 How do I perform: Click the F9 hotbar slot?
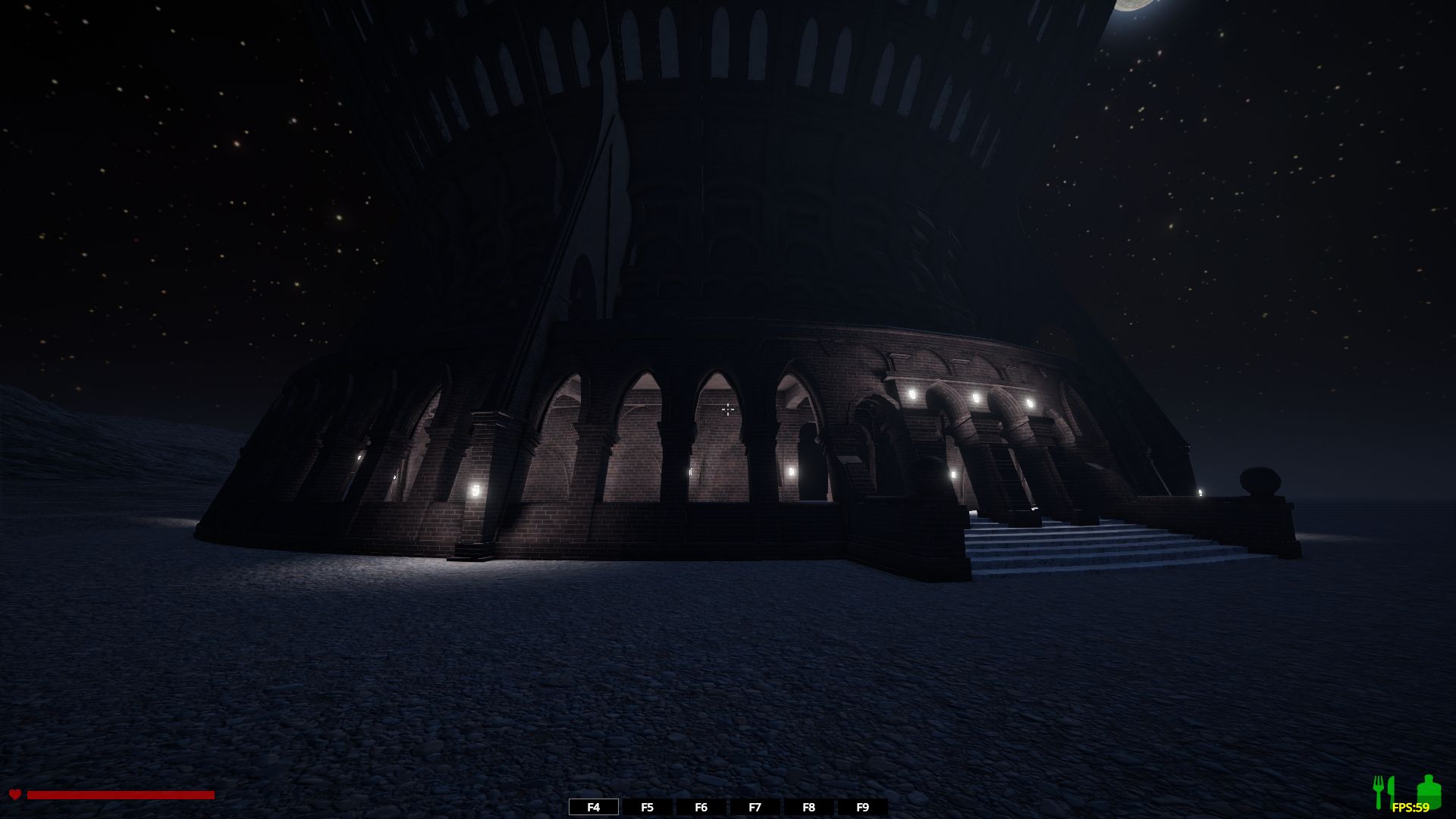click(x=862, y=808)
